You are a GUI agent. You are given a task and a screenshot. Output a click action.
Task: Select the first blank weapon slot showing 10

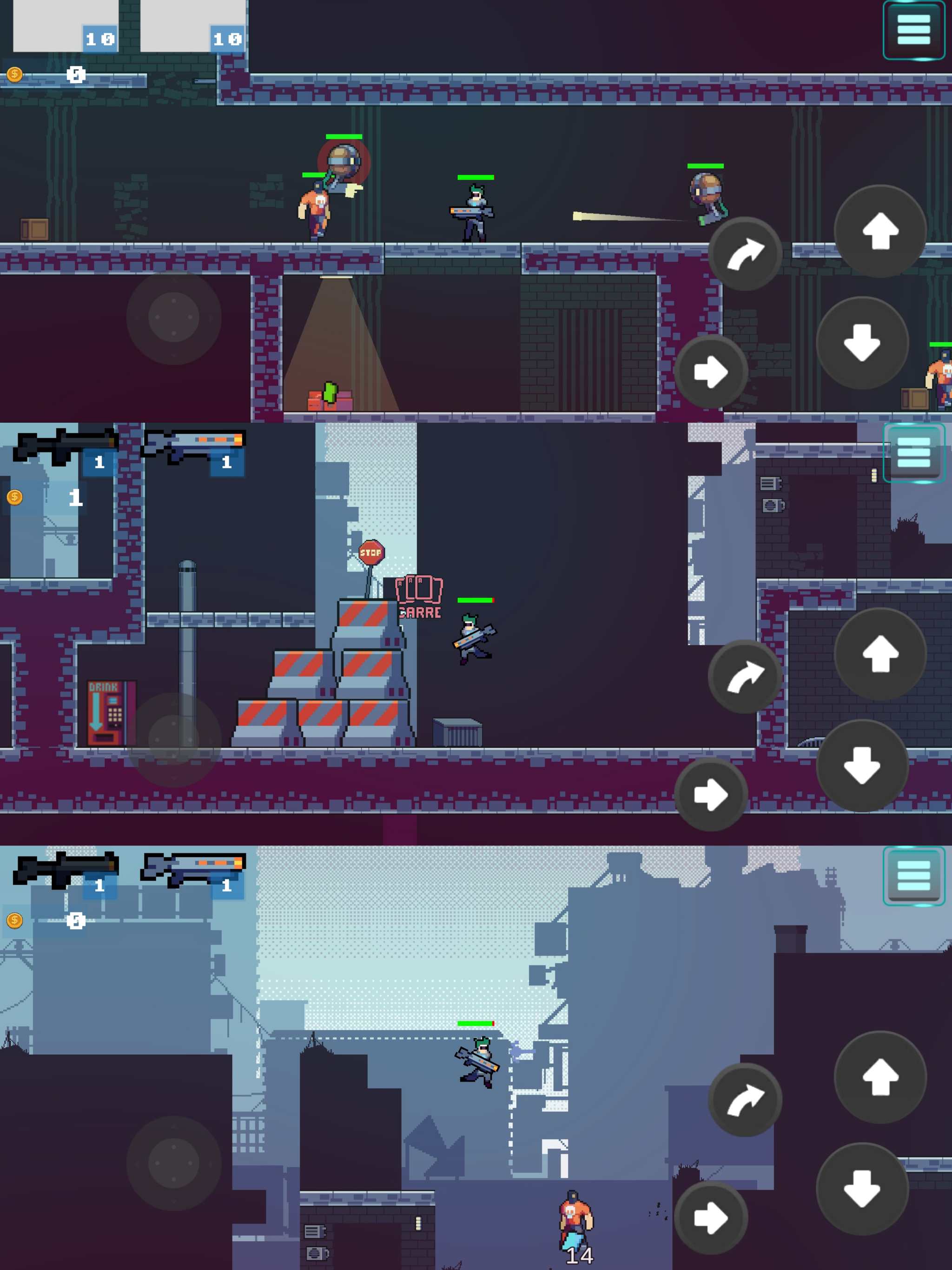click(x=66, y=26)
